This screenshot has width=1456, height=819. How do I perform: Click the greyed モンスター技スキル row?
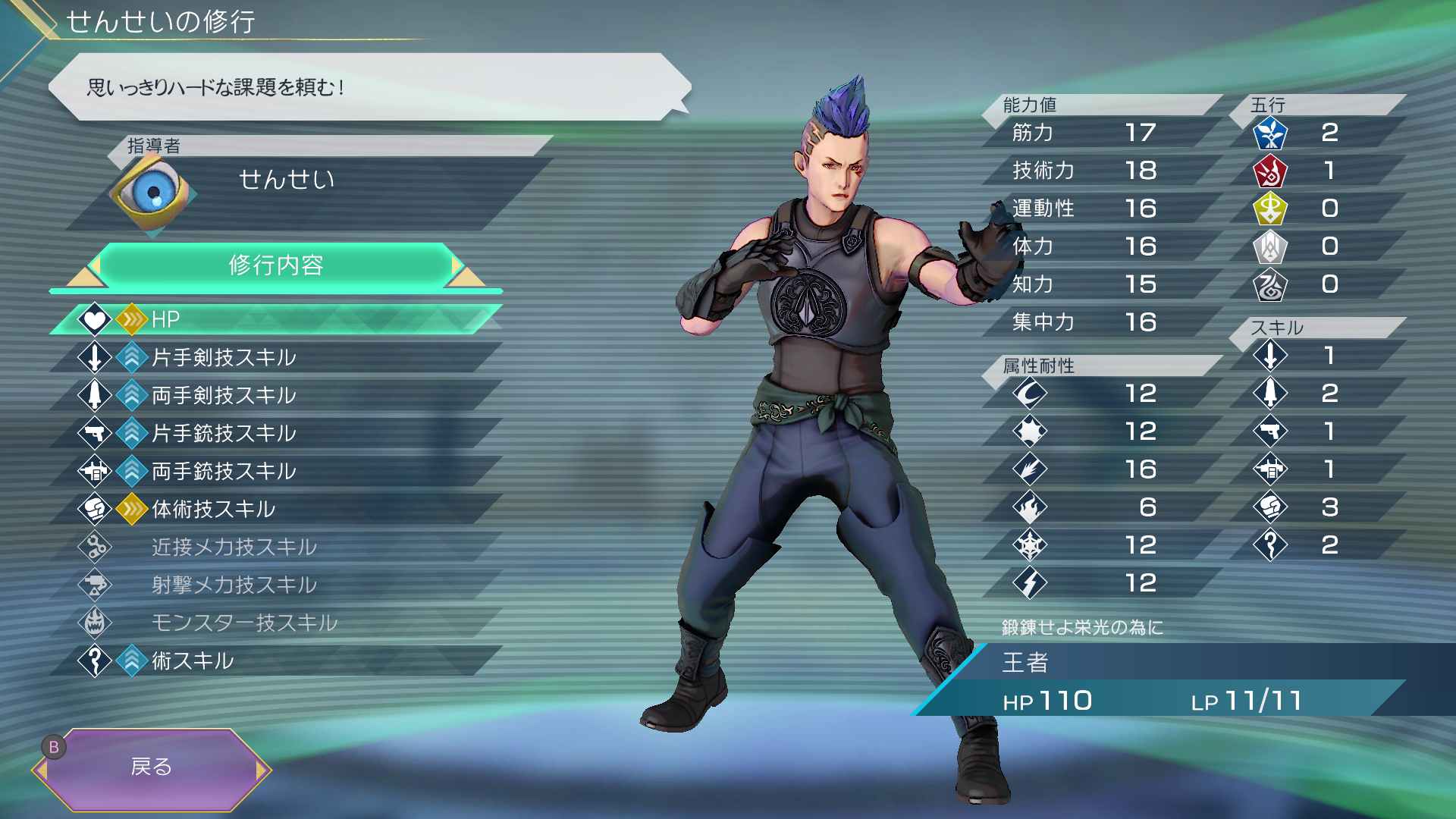tap(277, 623)
